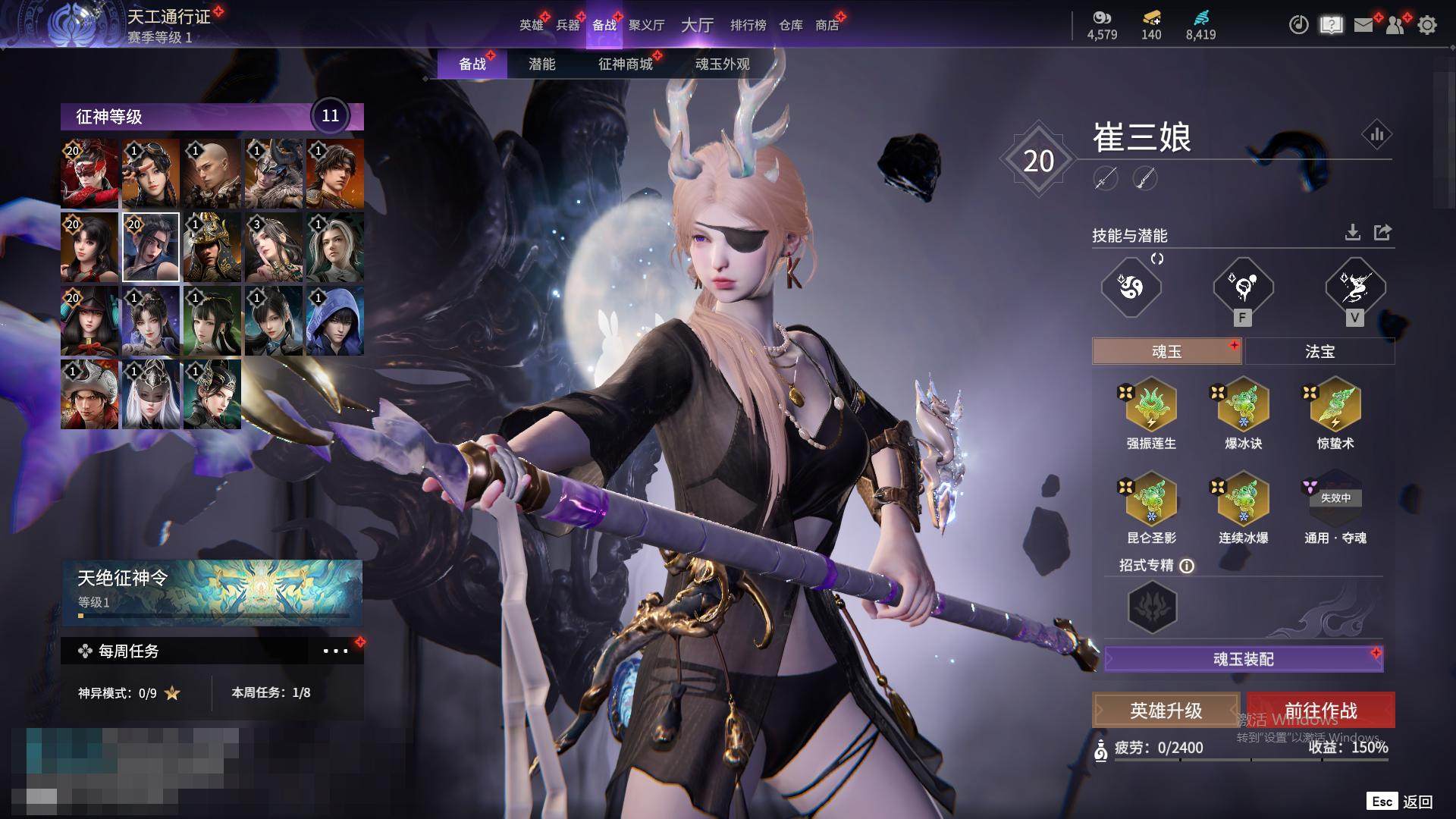Screen dimensions: 1456x819
Task: Select the 魂玉外观 tab
Action: (722, 64)
